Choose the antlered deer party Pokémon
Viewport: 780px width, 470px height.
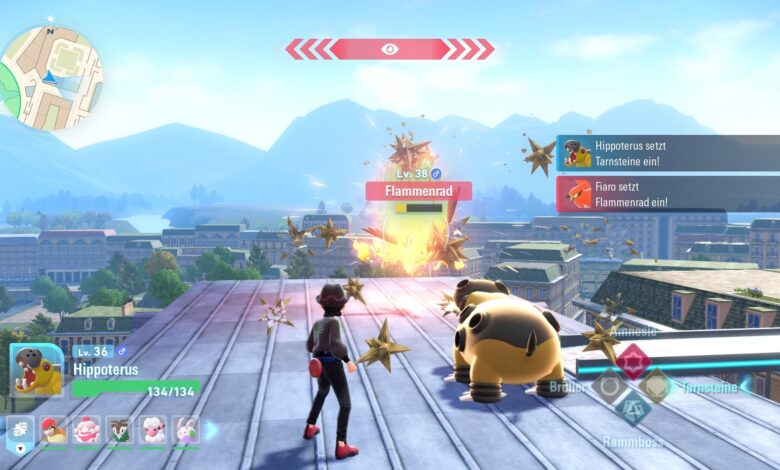click(120, 431)
